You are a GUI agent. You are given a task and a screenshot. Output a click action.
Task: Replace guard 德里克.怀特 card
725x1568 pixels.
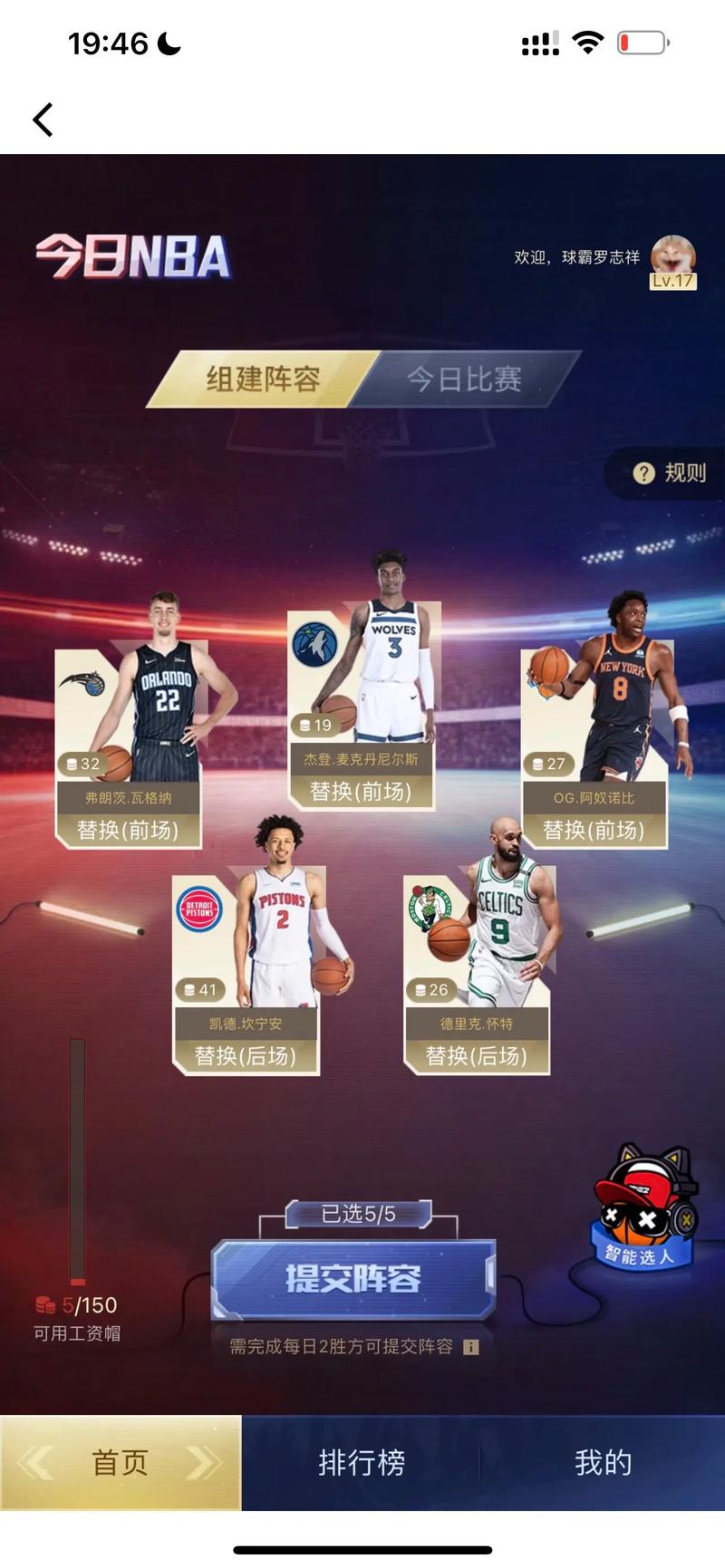coord(477,1055)
